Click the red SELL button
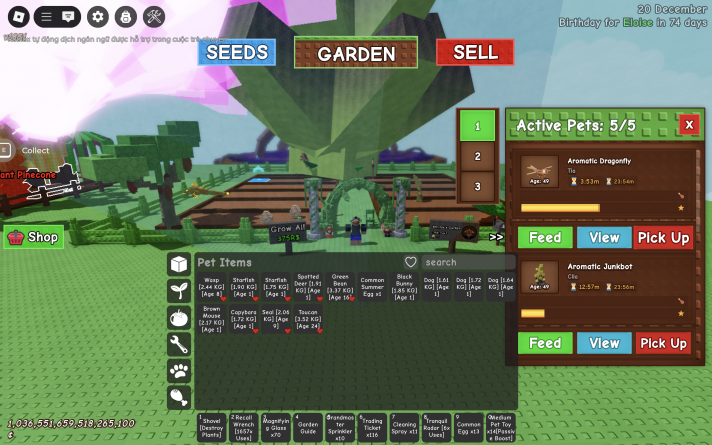This screenshot has width=712, height=445. (474, 52)
